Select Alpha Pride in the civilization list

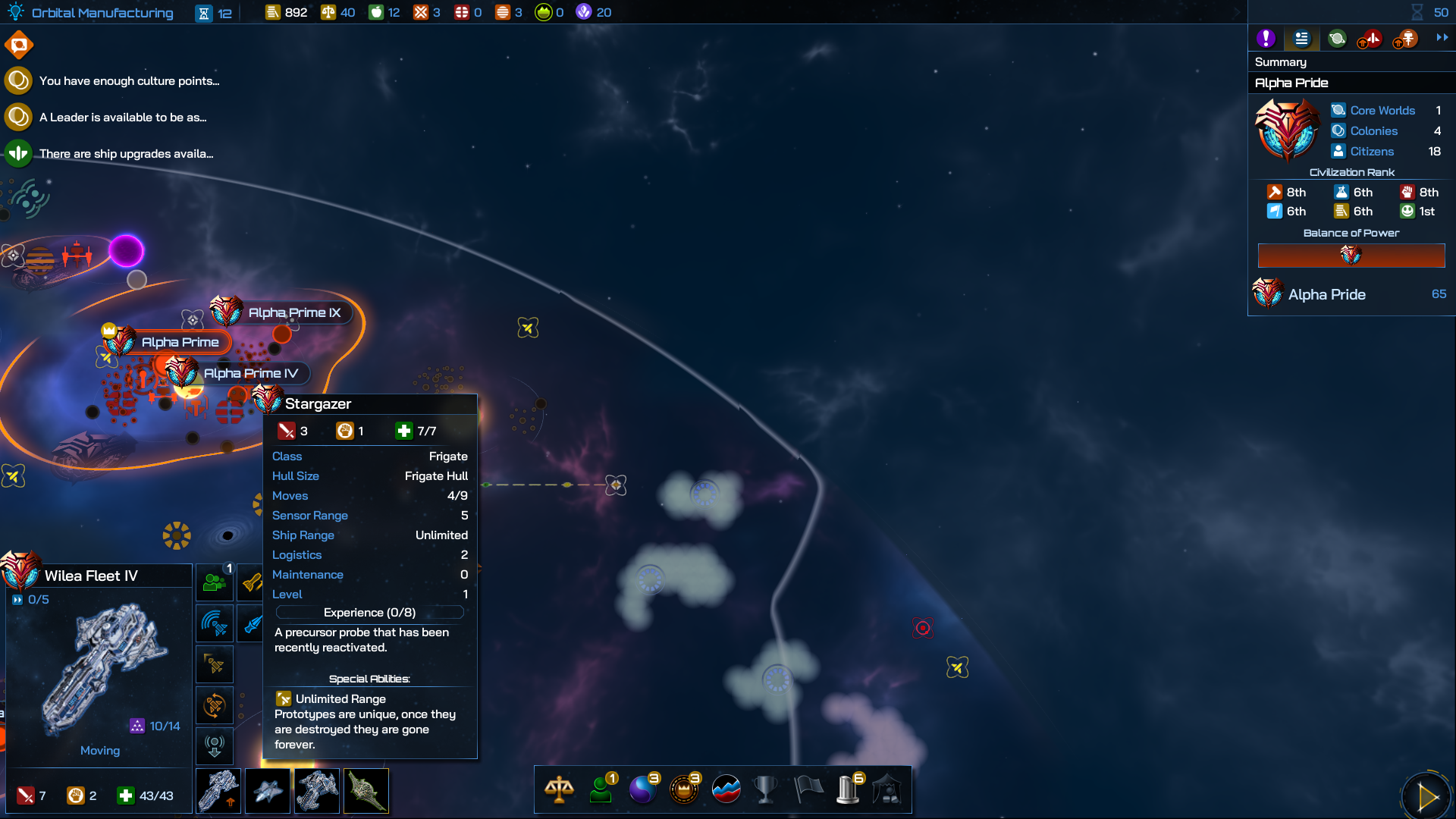(1326, 294)
